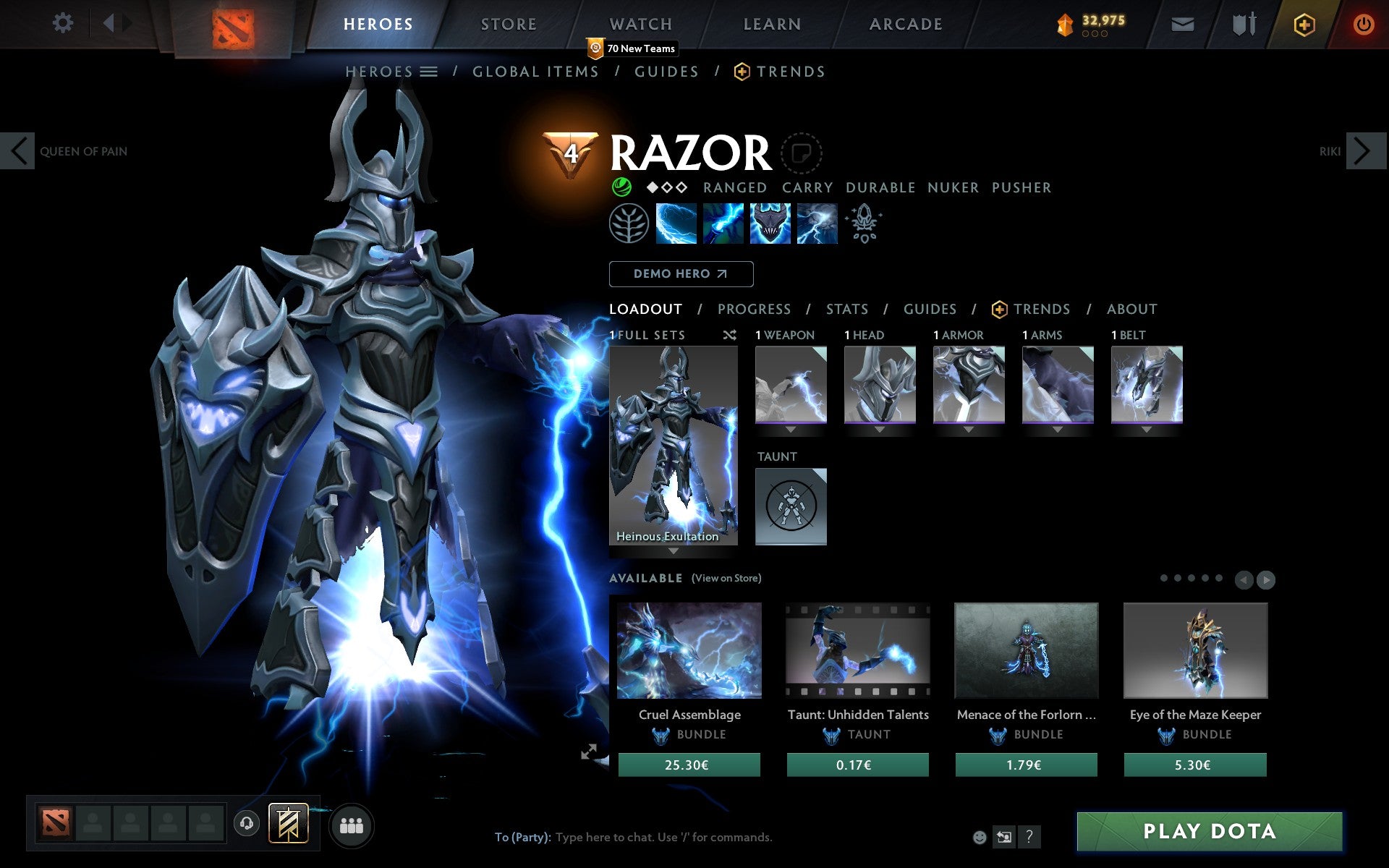The width and height of the screenshot is (1389, 868).
Task: Click the Aghanim's Scepter upgrade icon
Action: pos(865,224)
